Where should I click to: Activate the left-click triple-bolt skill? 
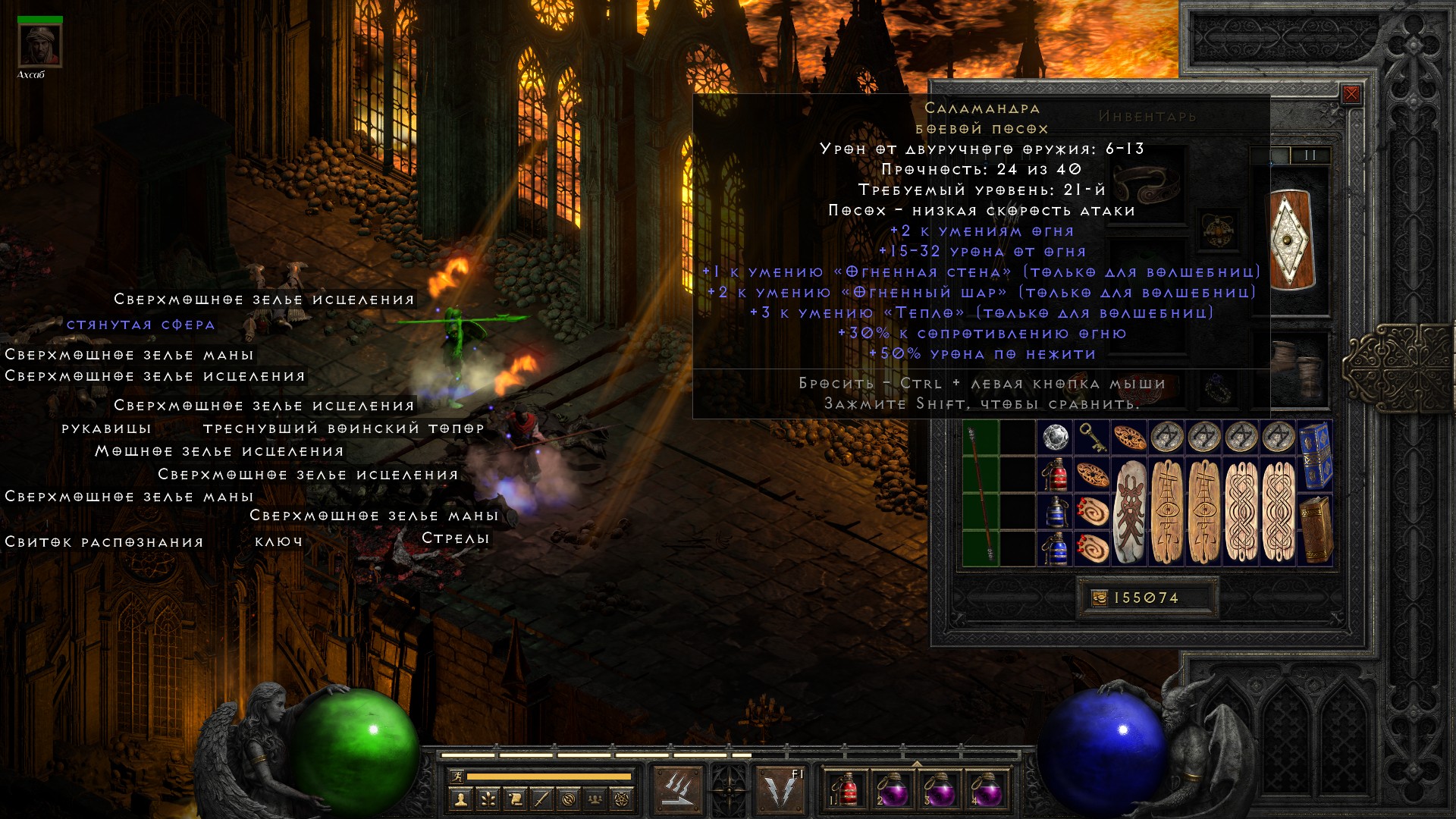click(x=676, y=789)
